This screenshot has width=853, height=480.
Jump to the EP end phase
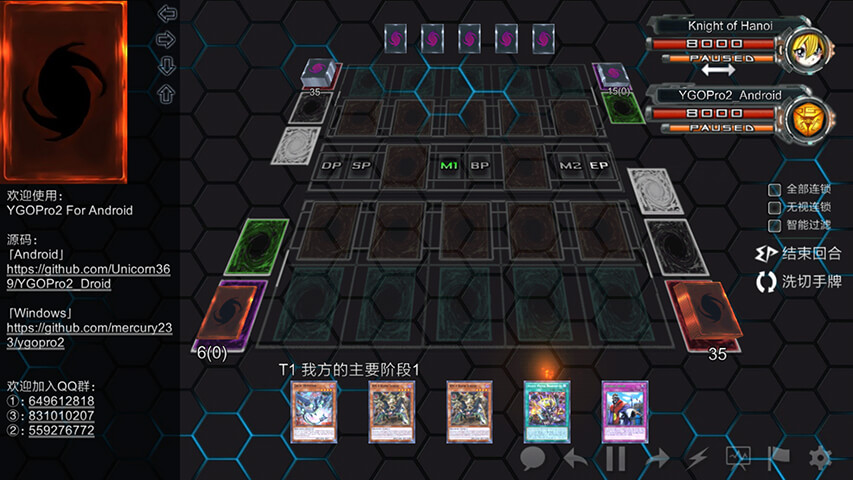coord(598,165)
